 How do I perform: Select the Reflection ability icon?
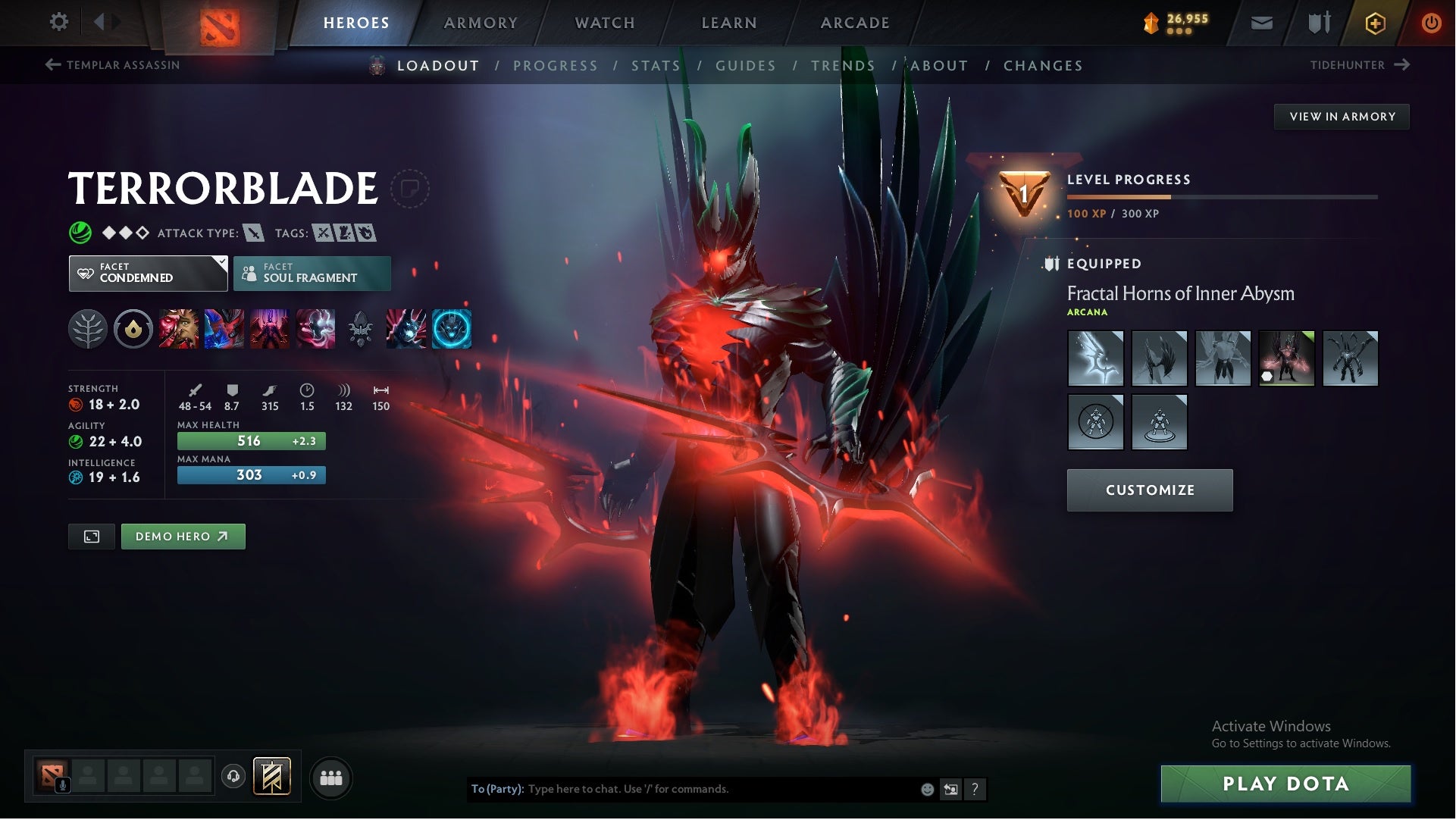178,328
